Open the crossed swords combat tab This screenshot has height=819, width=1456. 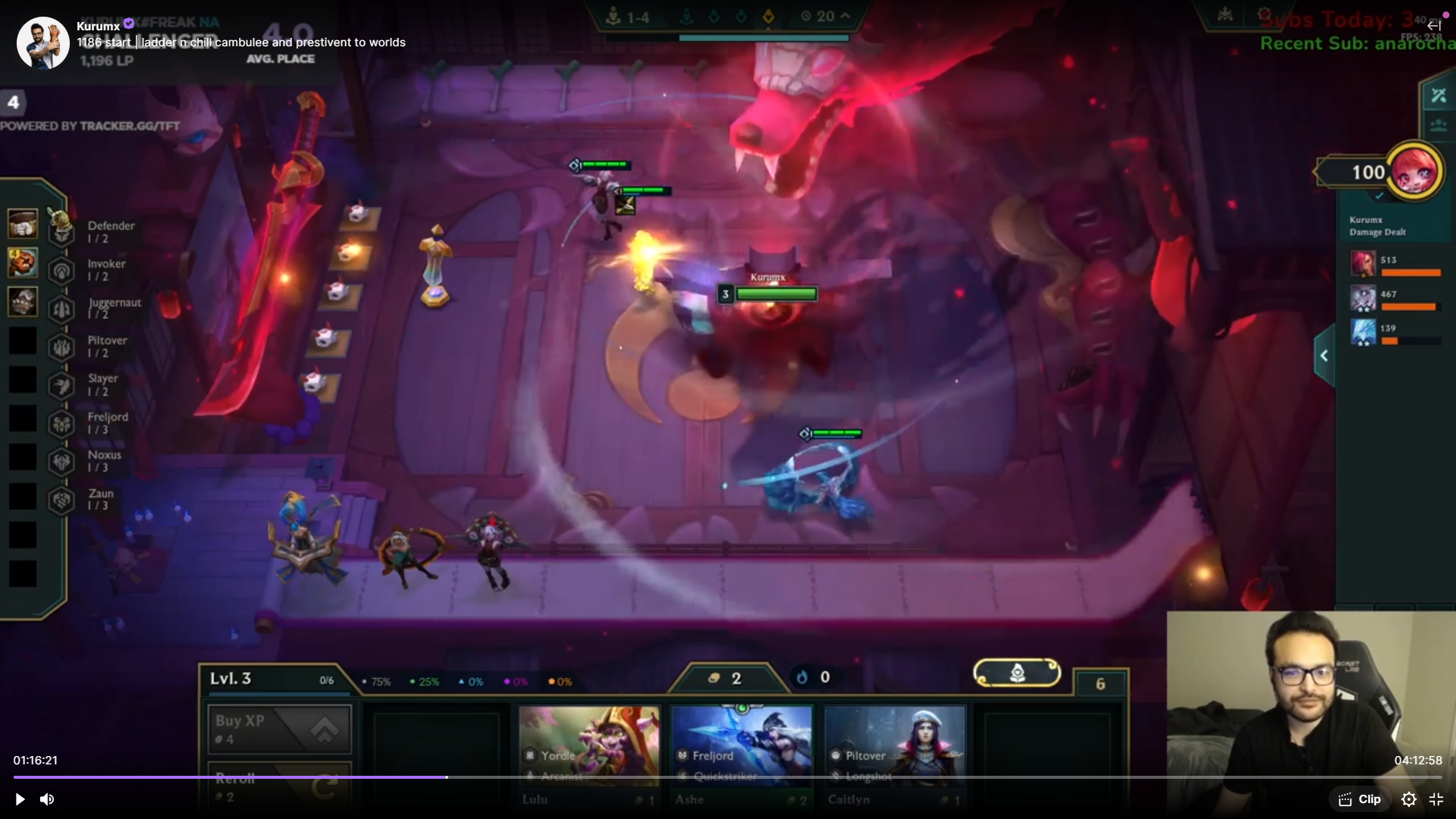[x=1439, y=96]
